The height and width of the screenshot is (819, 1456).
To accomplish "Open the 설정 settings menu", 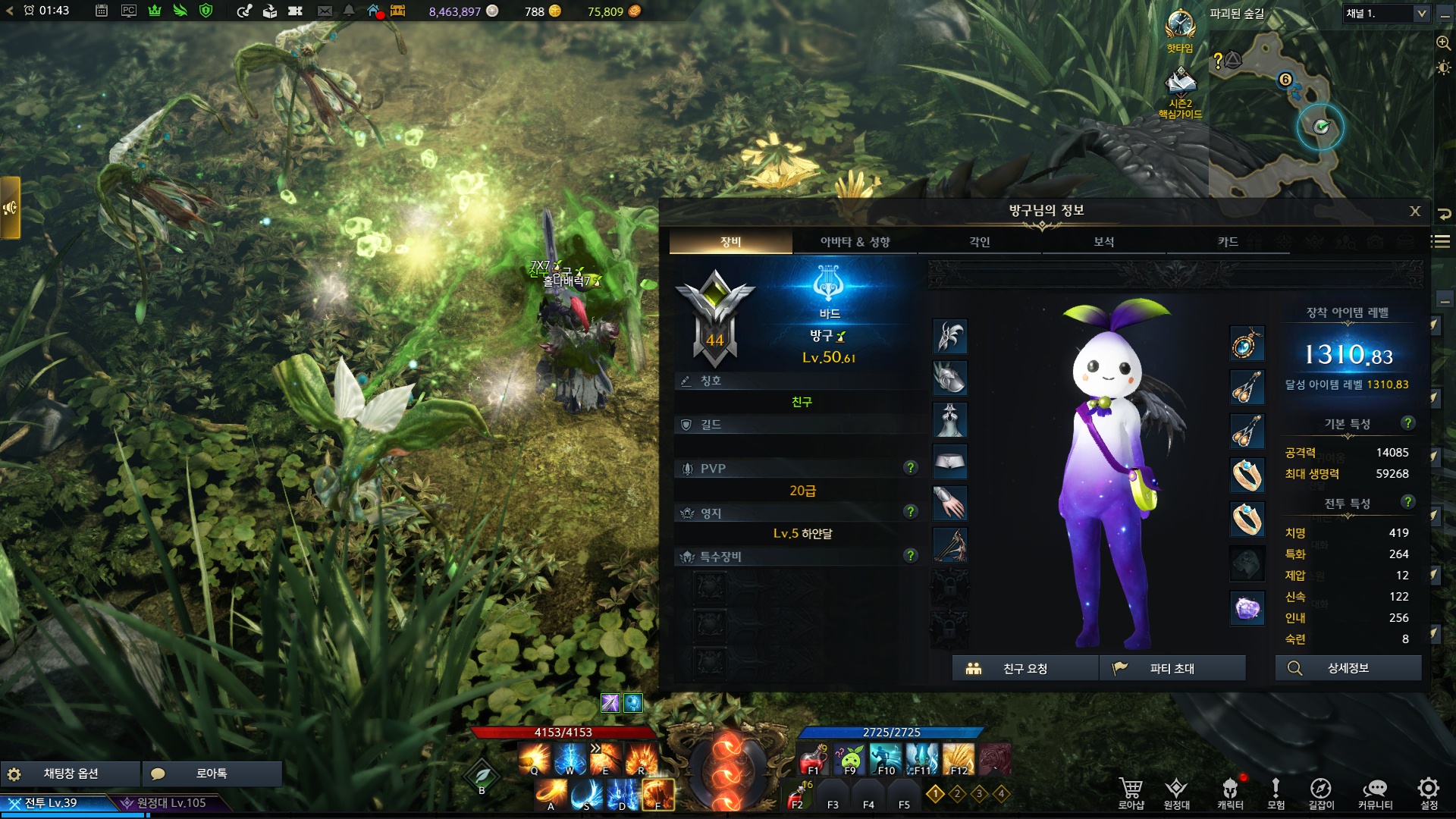I will point(1429,792).
